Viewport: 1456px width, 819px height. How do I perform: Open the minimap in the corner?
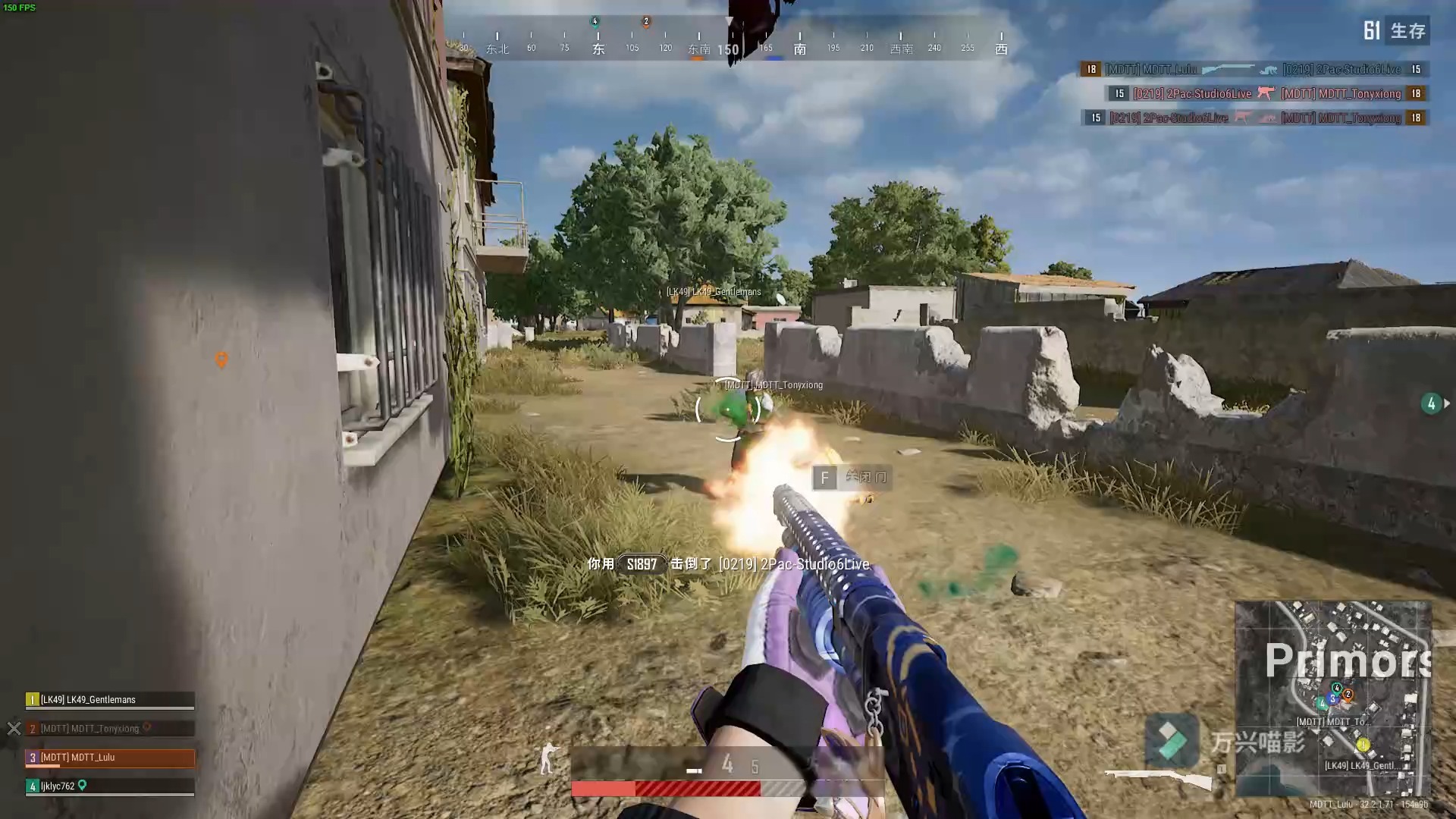[1332, 698]
